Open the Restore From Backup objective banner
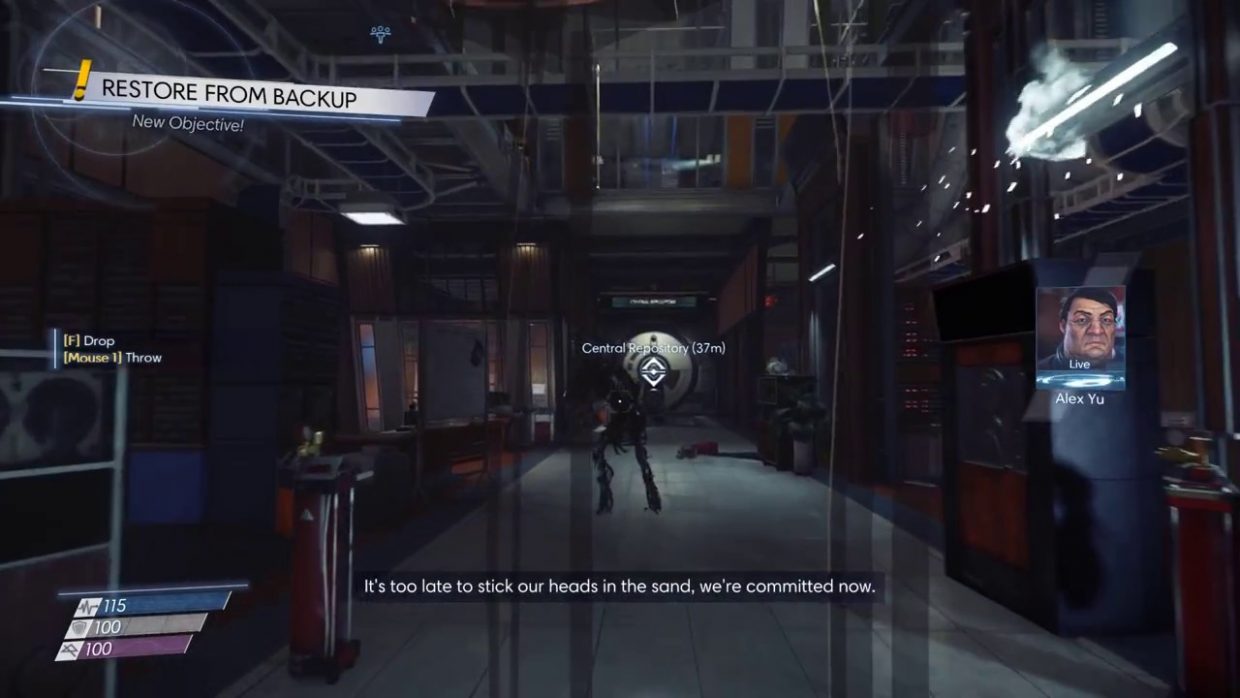1240x698 pixels. tap(229, 97)
